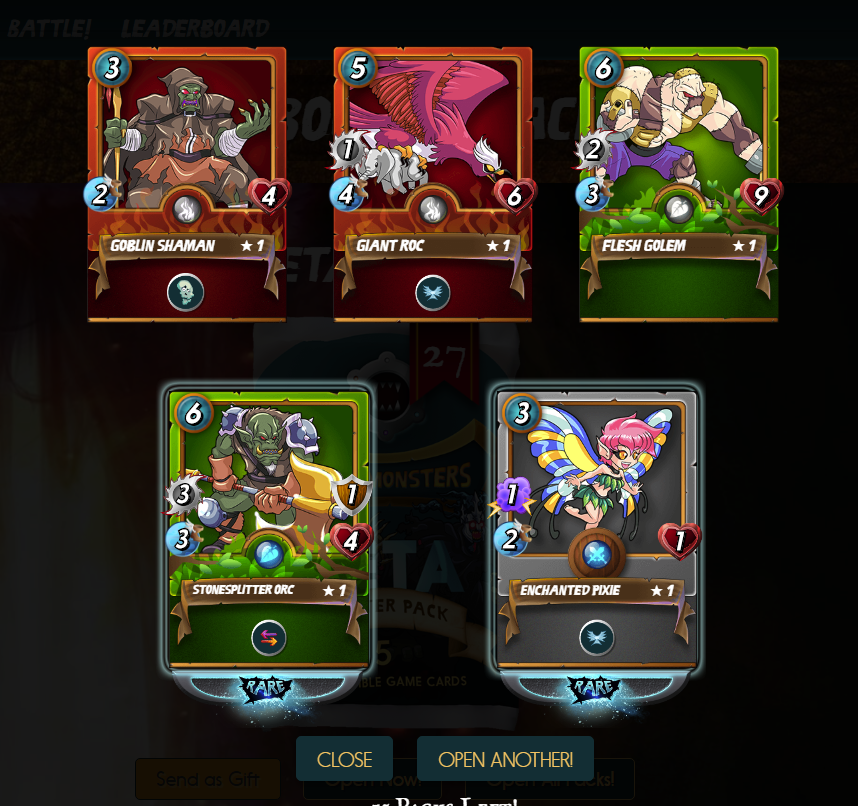Select the Goblin Shaman card
Image resolution: width=858 pixels, height=806 pixels.
tap(187, 185)
